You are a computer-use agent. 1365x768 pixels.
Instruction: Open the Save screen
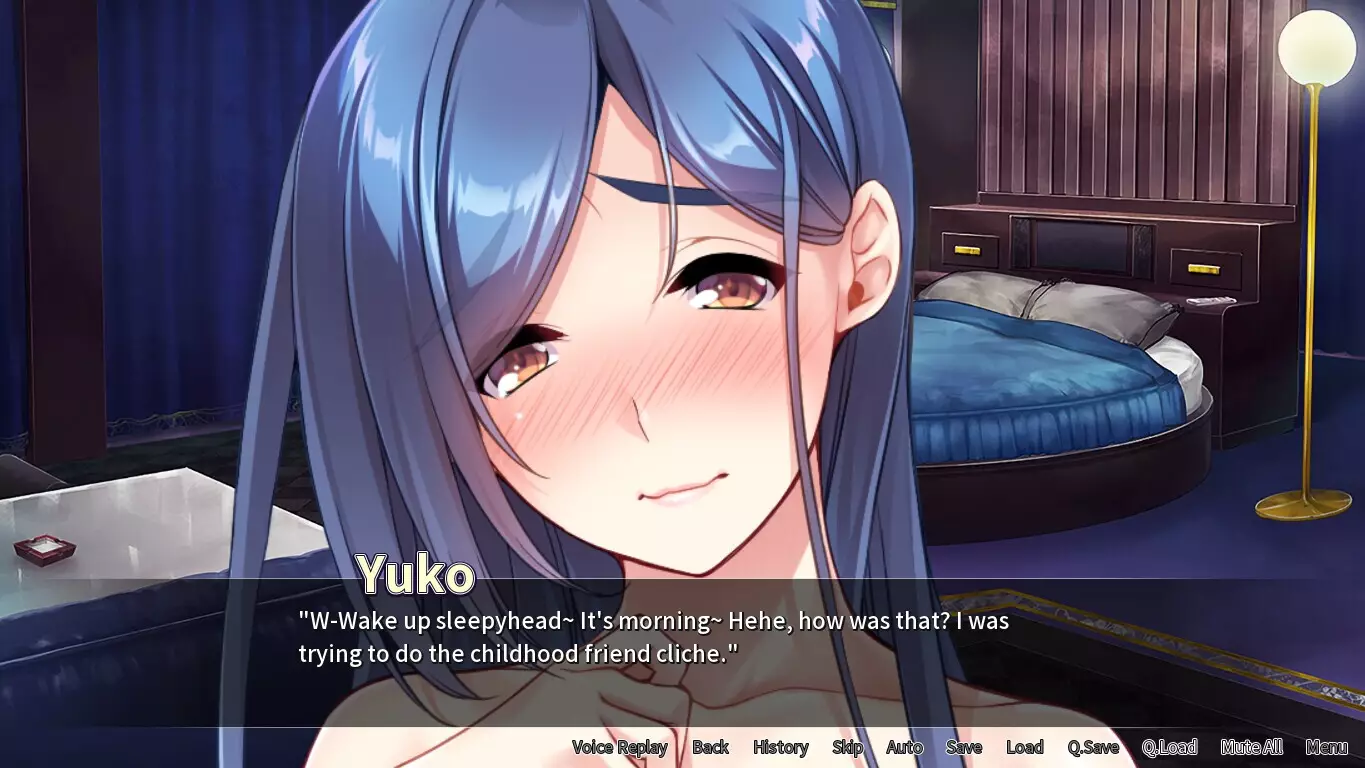964,747
